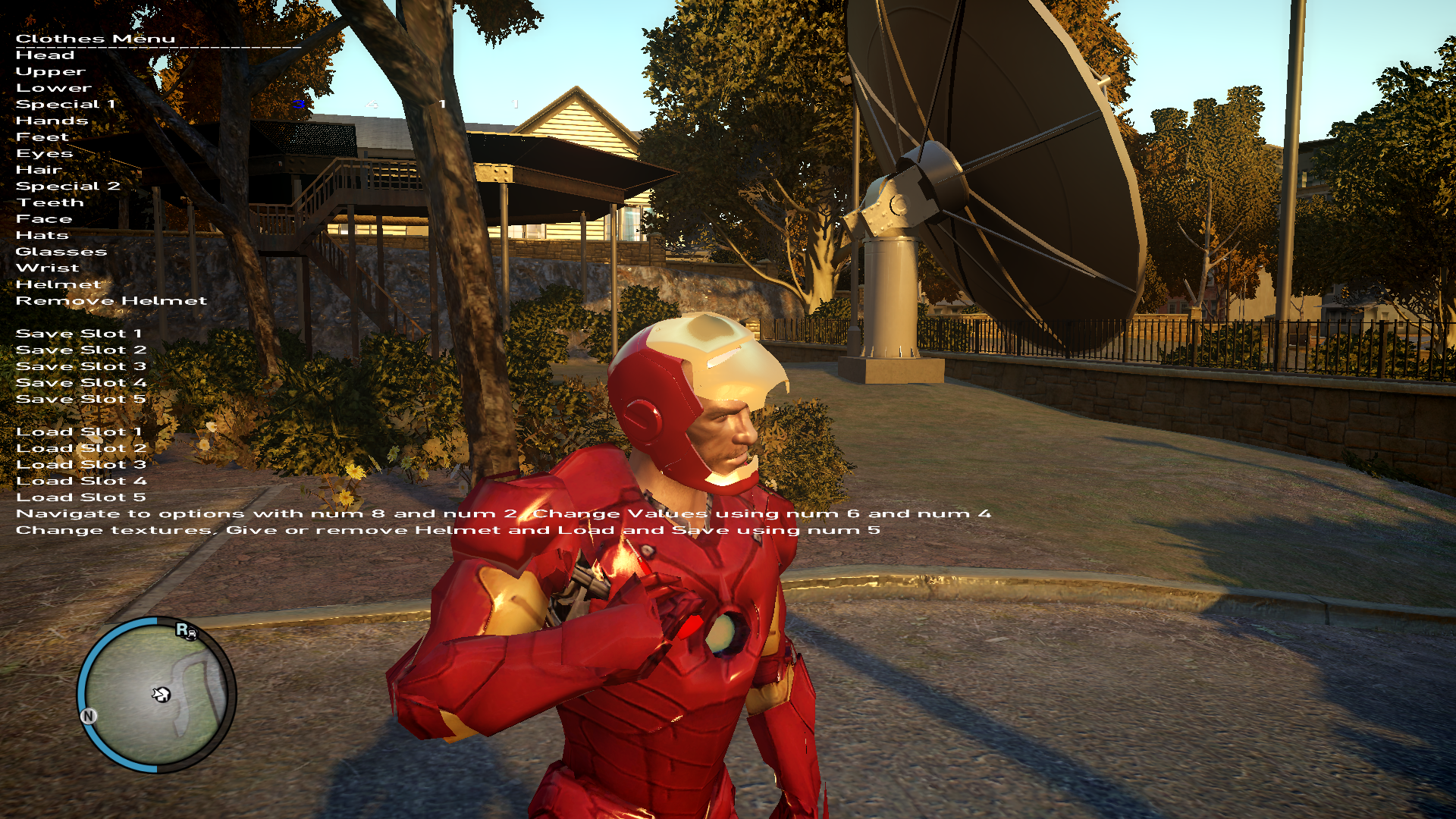Choose the Wrist option
Image resolution: width=1456 pixels, height=819 pixels.
click(x=47, y=268)
